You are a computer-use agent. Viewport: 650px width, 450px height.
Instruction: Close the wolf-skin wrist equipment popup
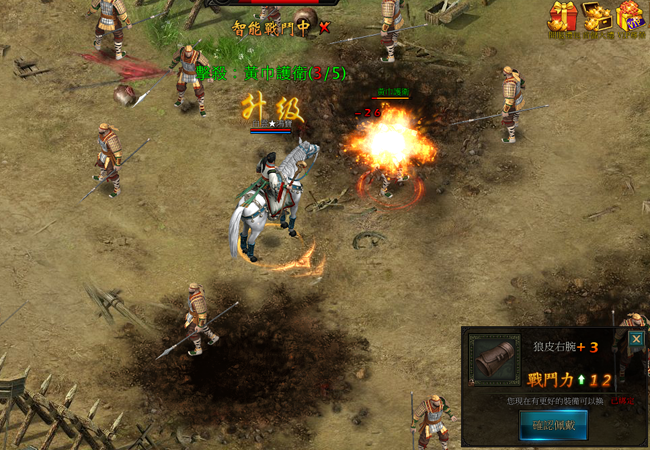pyautogui.click(x=636, y=339)
